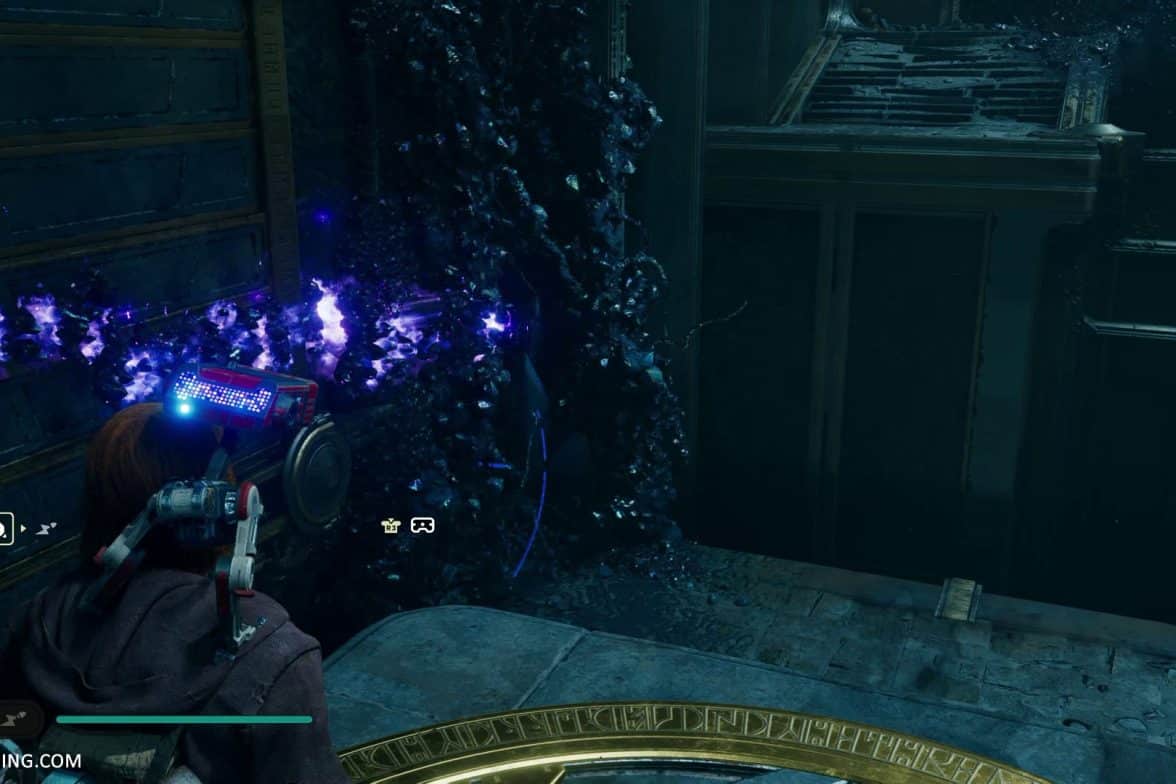
Task: Select the white-framed icon before the small arrow
Action: 4,527
